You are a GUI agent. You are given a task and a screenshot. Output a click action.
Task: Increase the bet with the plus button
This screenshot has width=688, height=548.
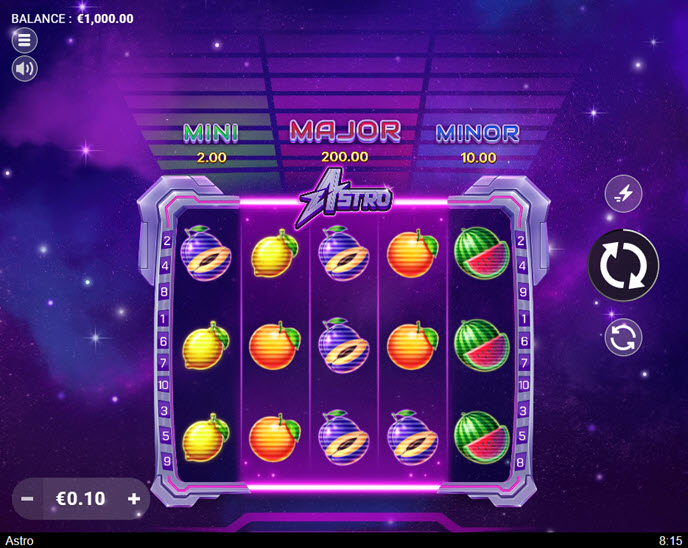(x=133, y=498)
